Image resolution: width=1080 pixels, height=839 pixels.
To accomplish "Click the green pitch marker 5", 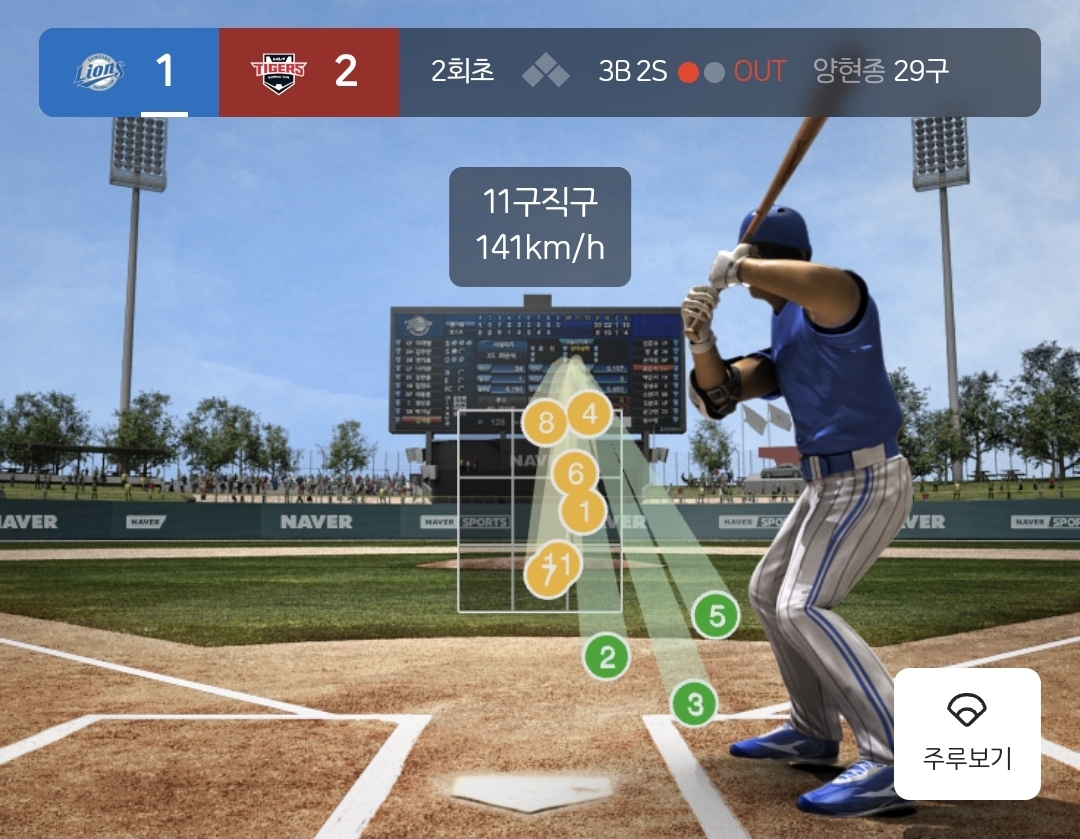I will 716,616.
